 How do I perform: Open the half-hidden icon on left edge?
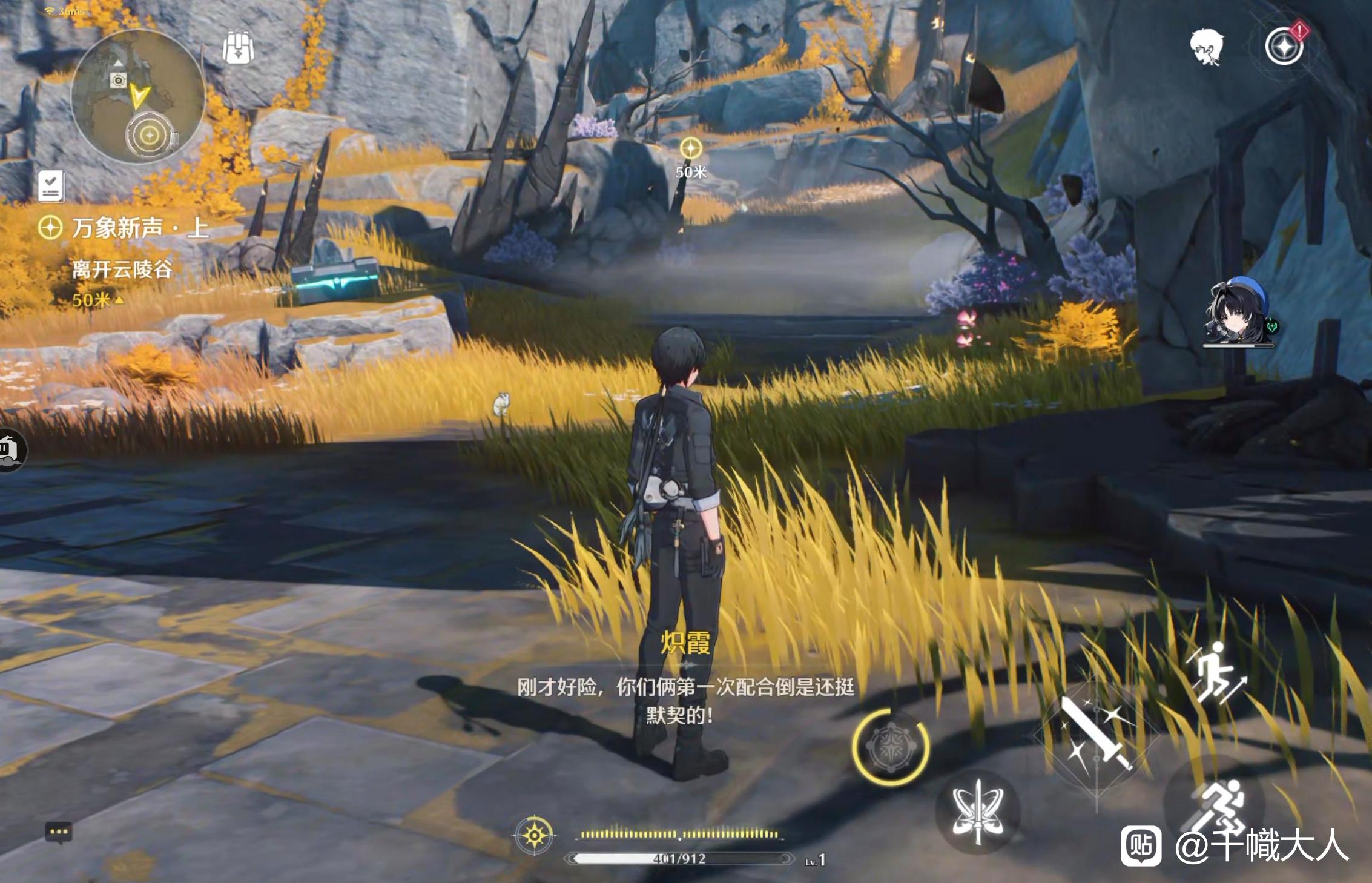11,450
